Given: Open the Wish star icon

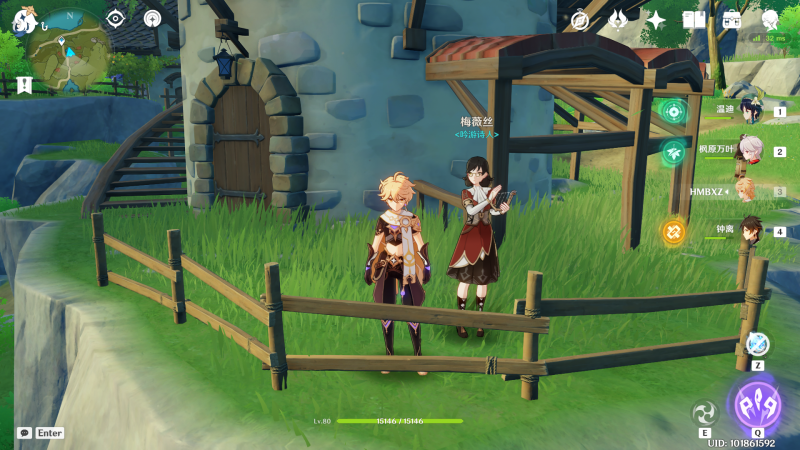Looking at the screenshot, I should pyautogui.click(x=656, y=20).
